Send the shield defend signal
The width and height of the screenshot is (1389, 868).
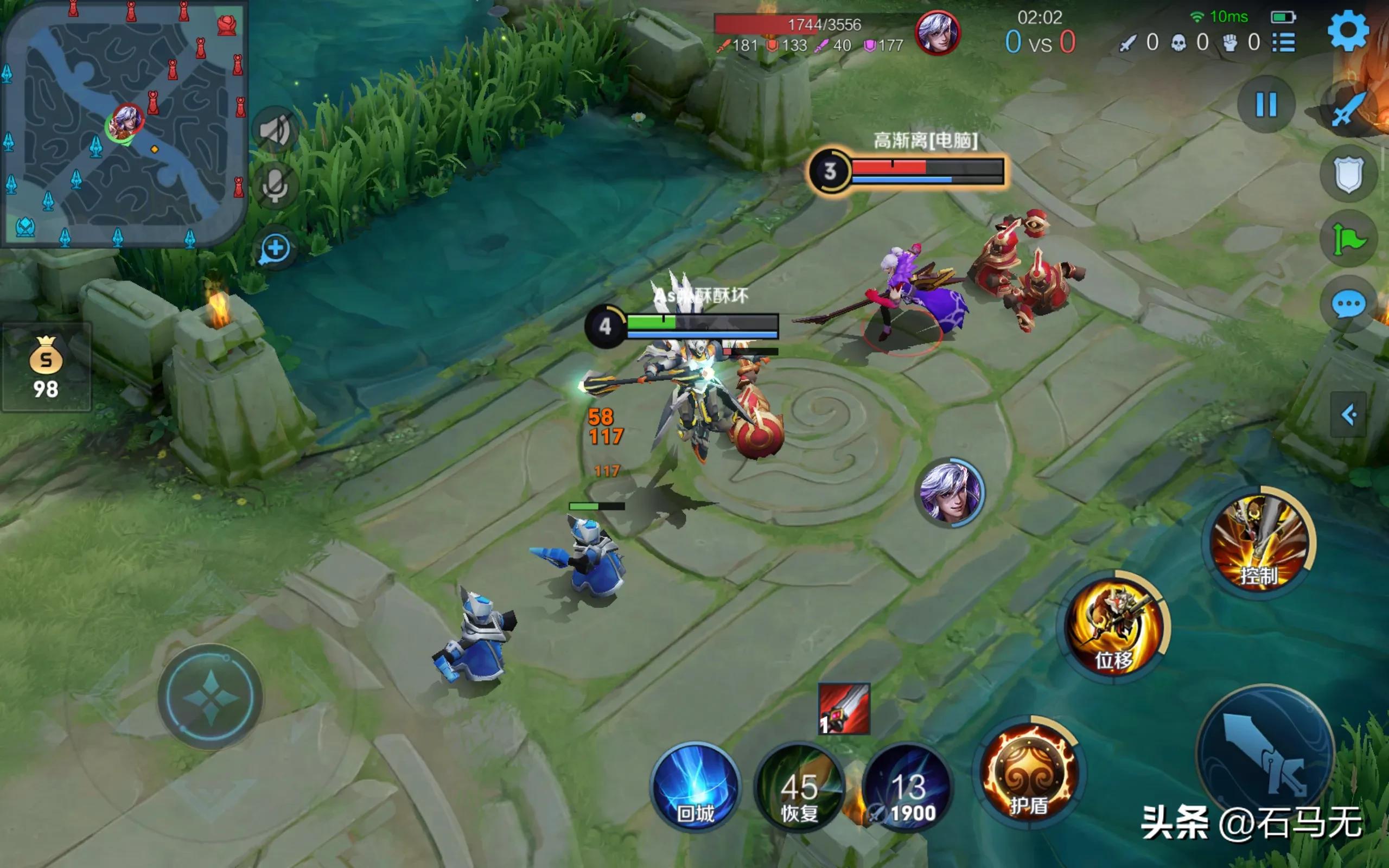pyautogui.click(x=1348, y=174)
